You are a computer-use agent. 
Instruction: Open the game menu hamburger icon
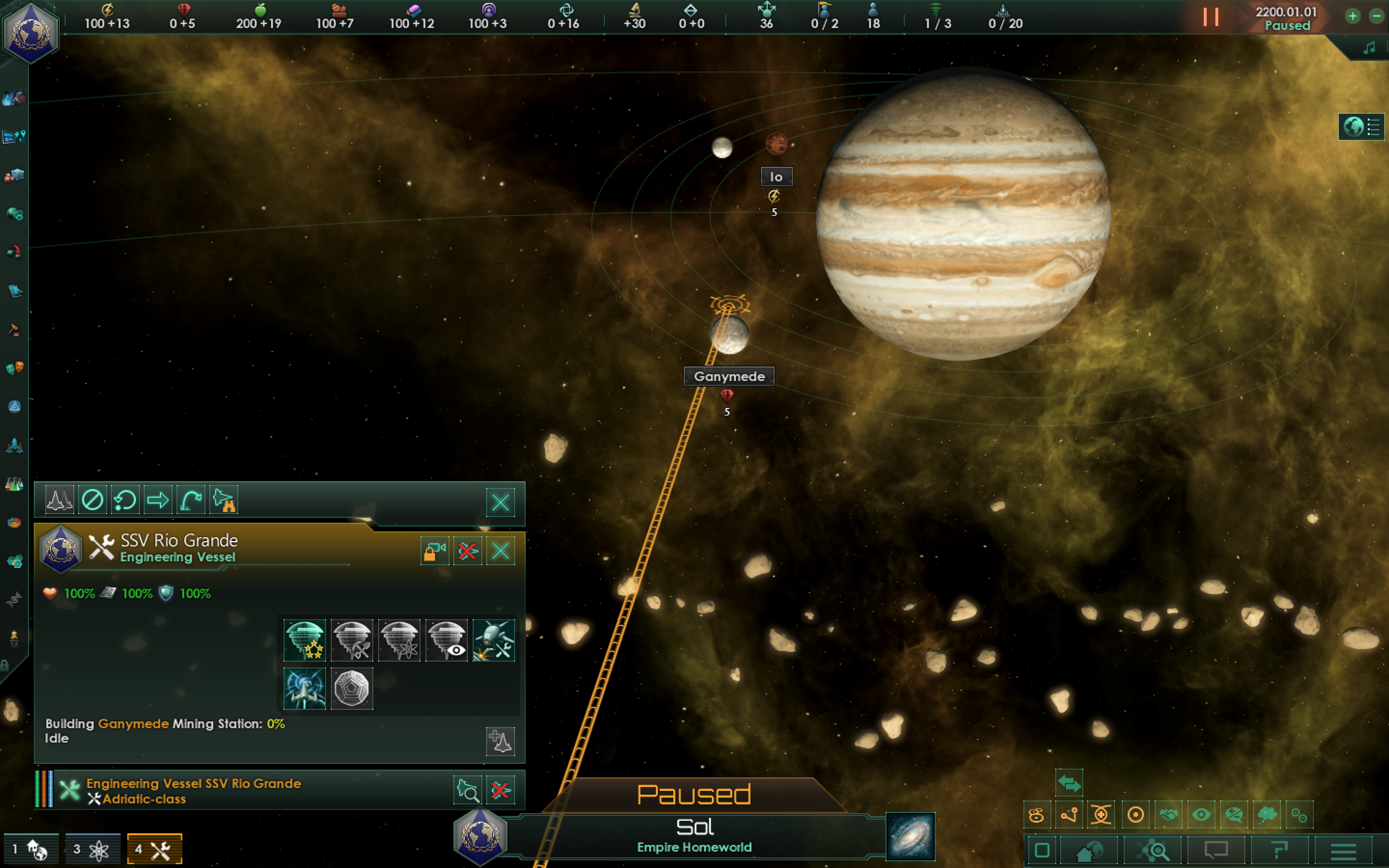[x=1343, y=850]
